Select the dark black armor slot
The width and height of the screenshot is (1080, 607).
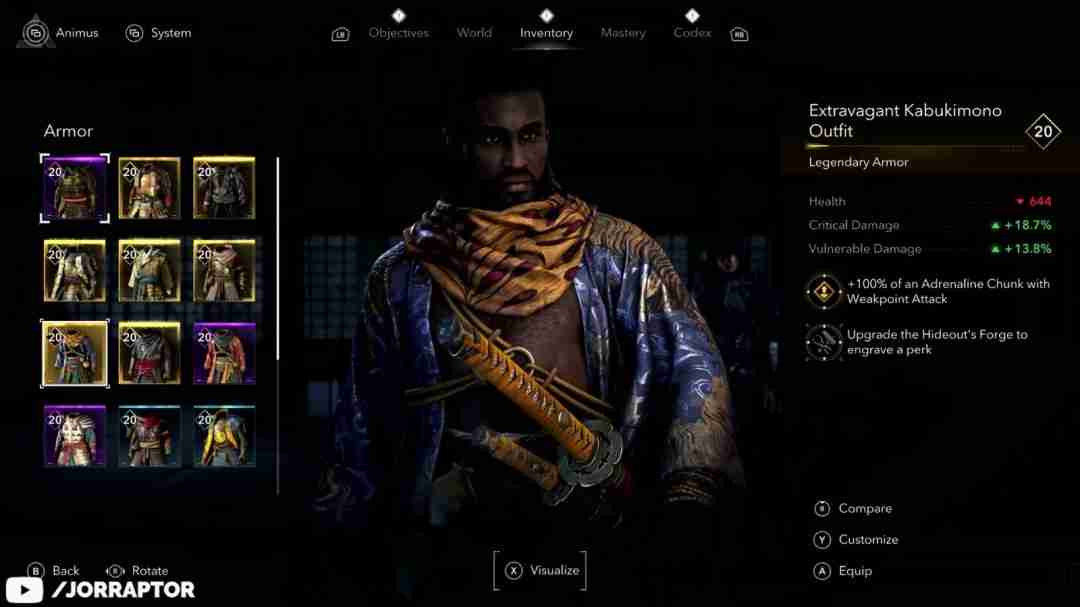tap(224, 188)
